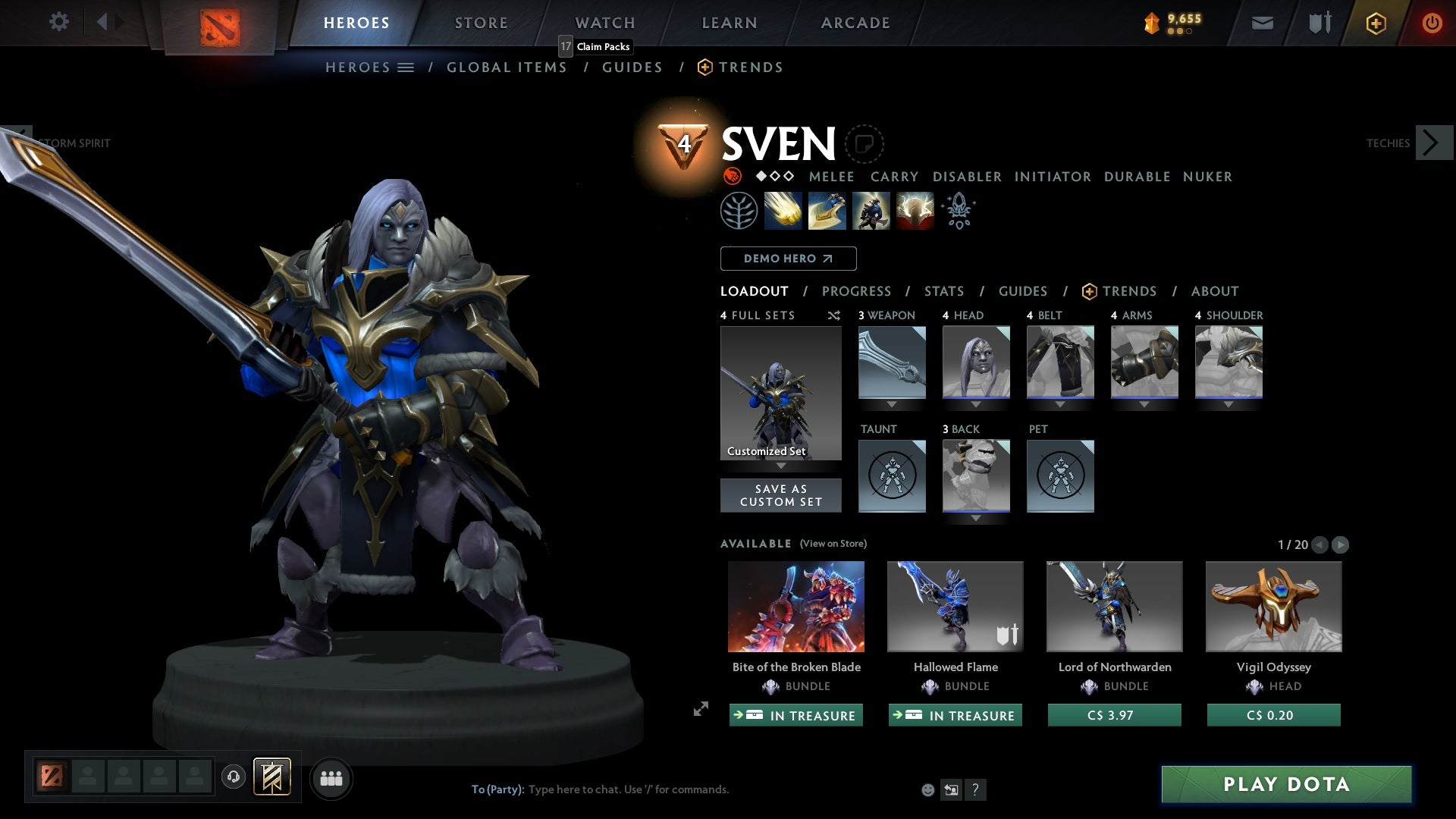Click the voice chat headset icon
Image resolution: width=1456 pixels, height=819 pixels.
click(x=233, y=778)
